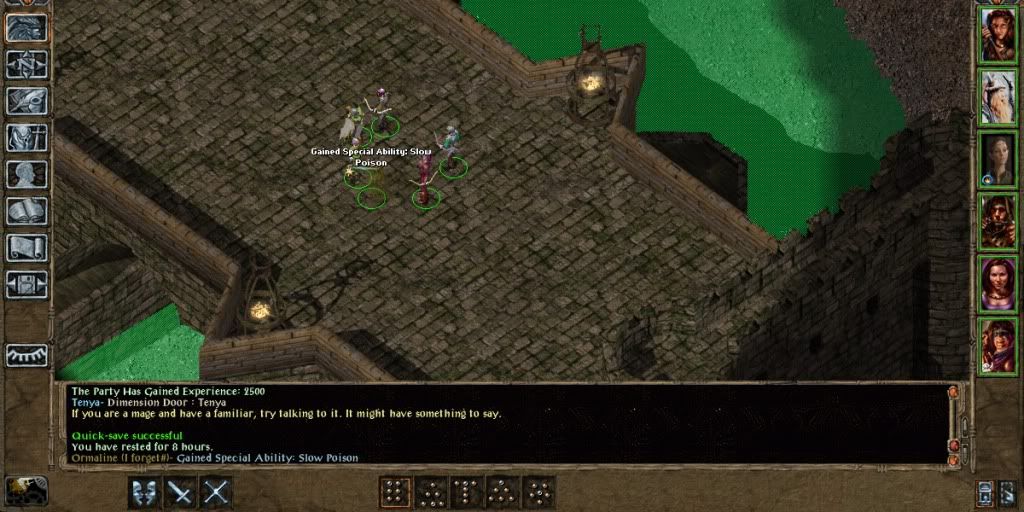Select the top brown-haired woman portrait
This screenshot has height=512, width=1024.
(997, 35)
